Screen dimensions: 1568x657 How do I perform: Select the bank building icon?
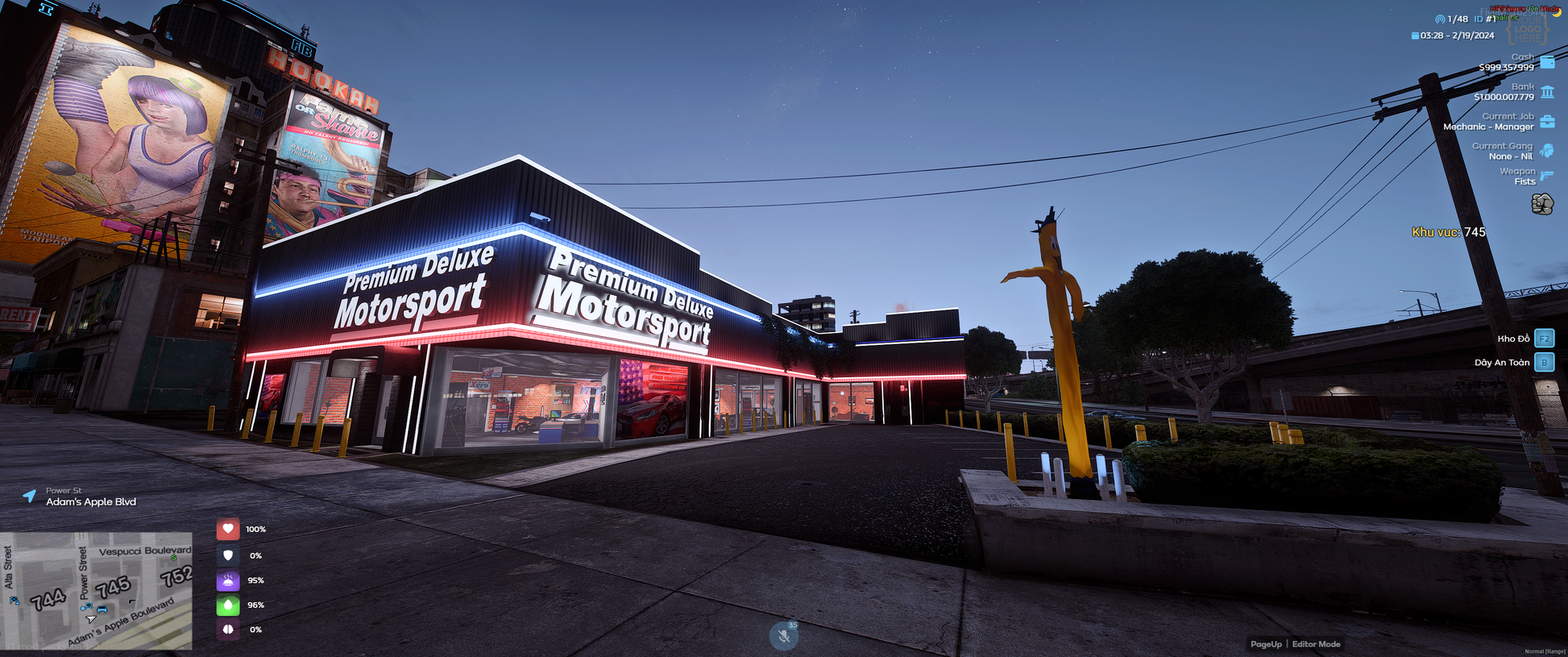pyautogui.click(x=1547, y=92)
